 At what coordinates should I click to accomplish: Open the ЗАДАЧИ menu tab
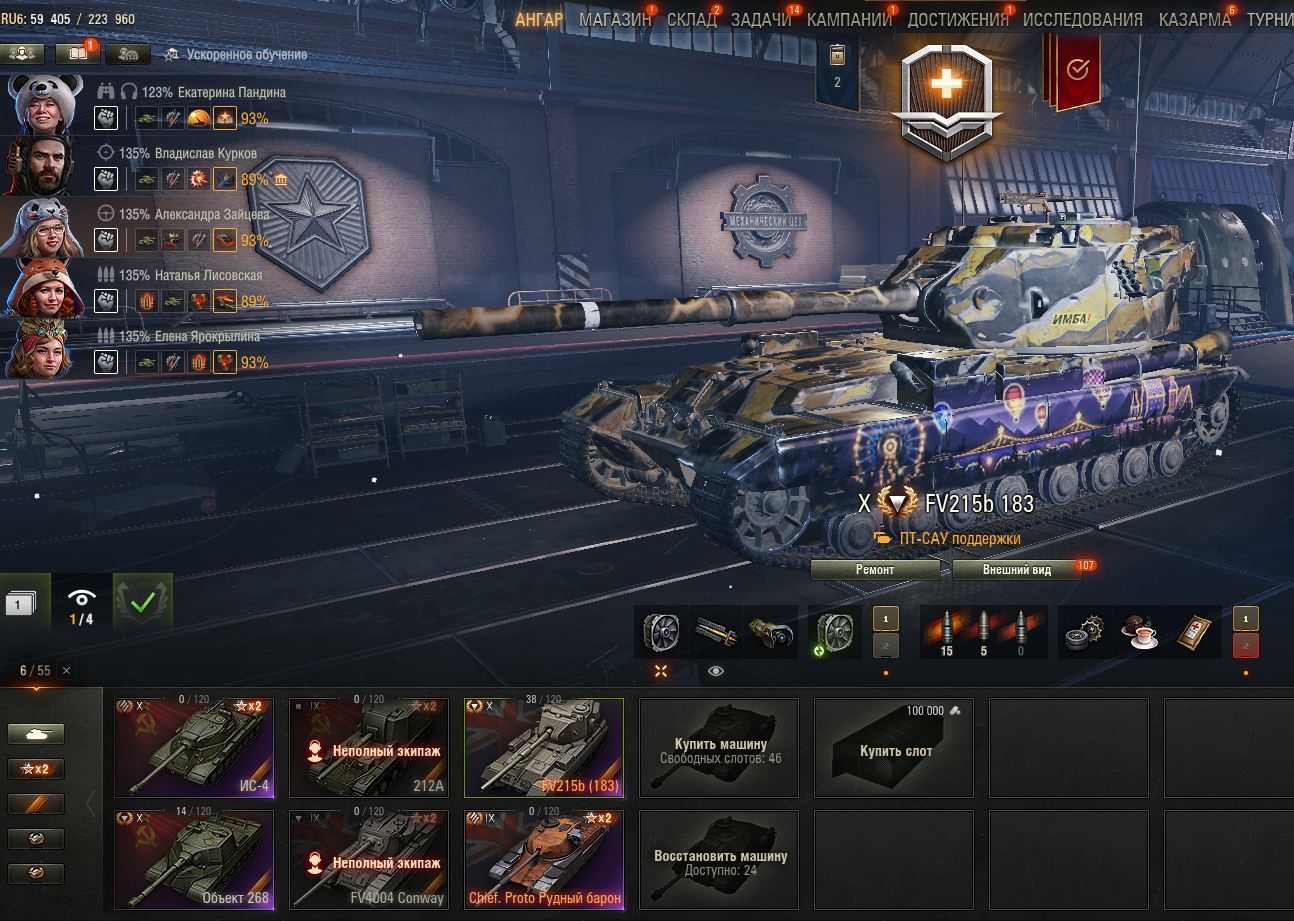pos(760,20)
